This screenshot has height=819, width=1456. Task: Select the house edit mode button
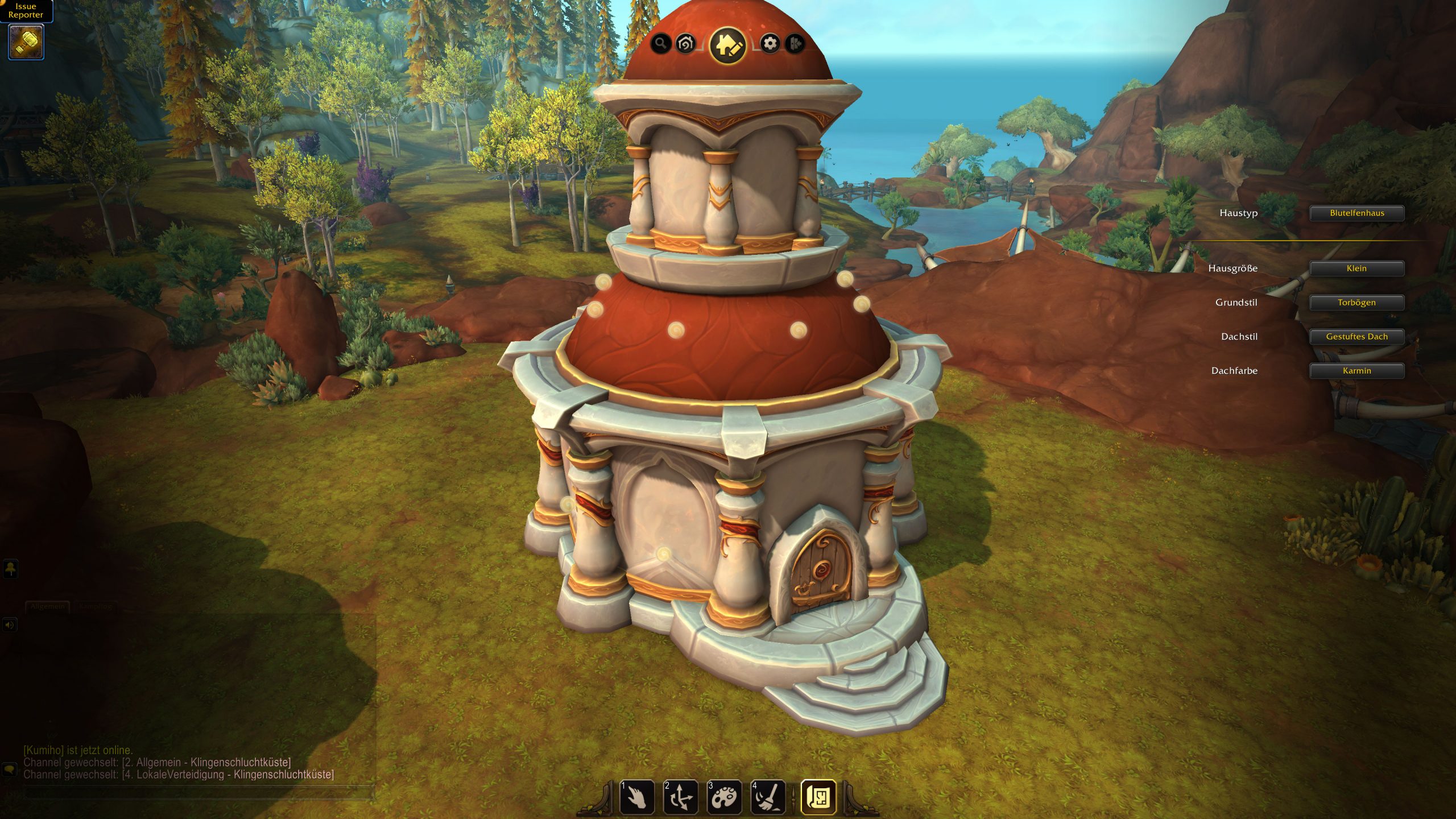[x=727, y=45]
